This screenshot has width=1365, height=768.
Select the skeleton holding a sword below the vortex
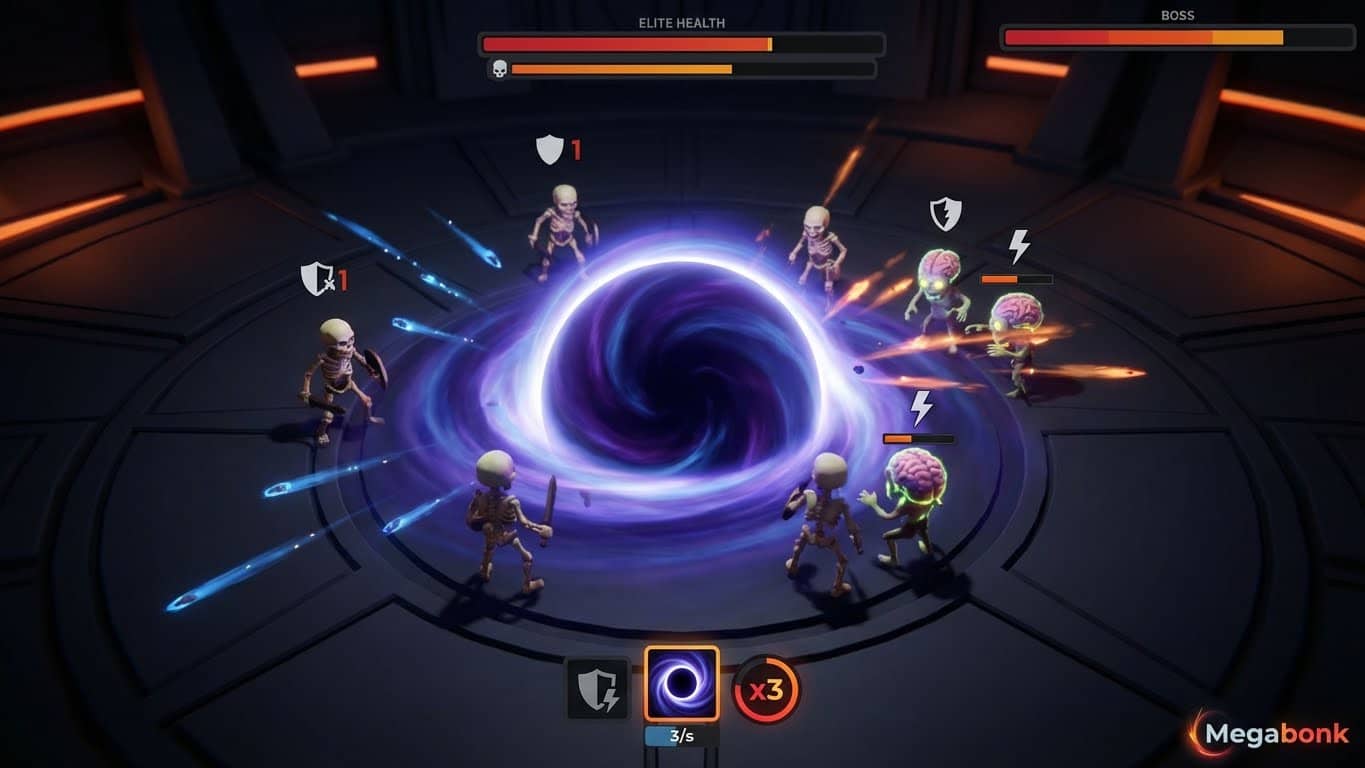[505, 520]
